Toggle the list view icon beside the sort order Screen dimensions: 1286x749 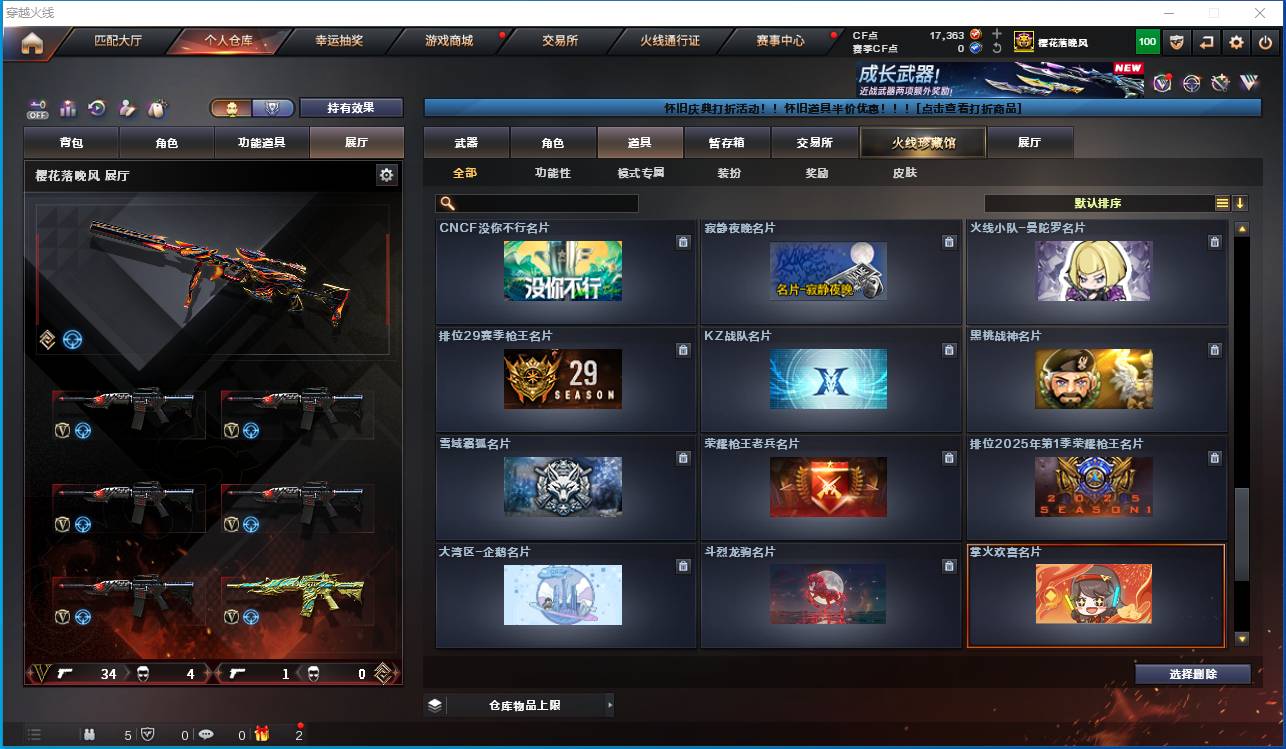click(1221, 202)
